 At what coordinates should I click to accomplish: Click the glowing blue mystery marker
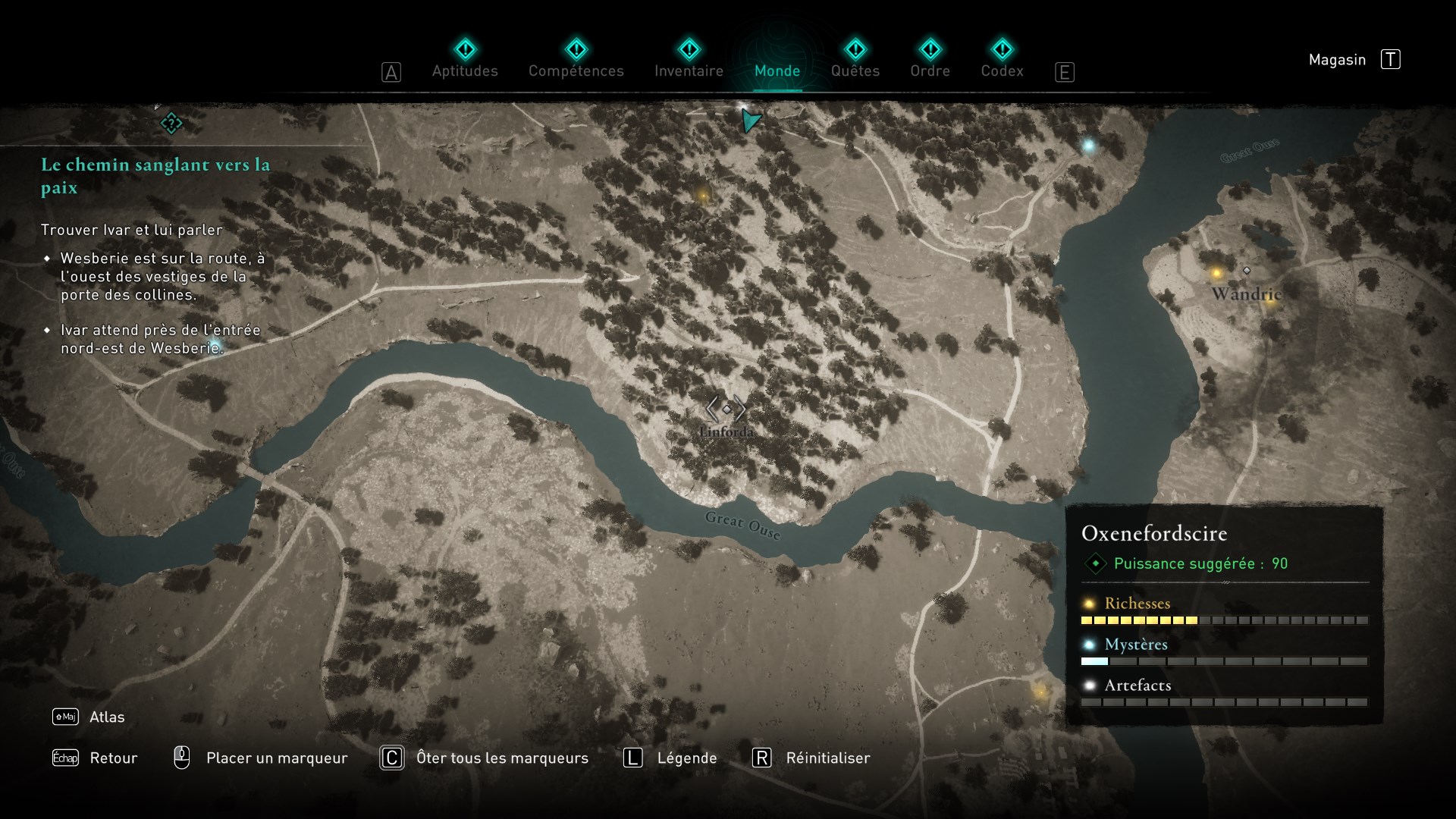pyautogui.click(x=1088, y=146)
